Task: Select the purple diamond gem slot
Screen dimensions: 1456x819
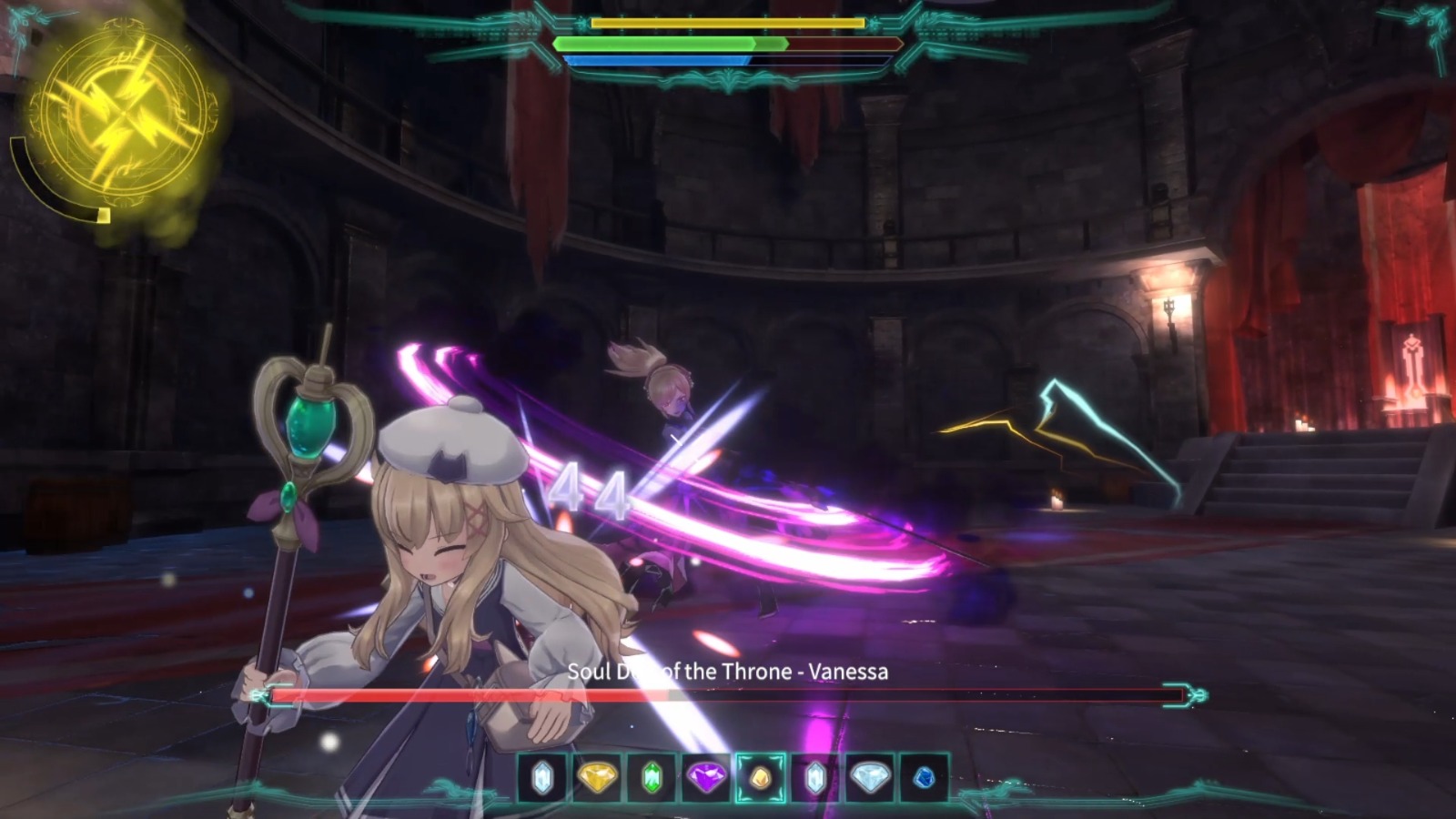Action: tap(705, 780)
